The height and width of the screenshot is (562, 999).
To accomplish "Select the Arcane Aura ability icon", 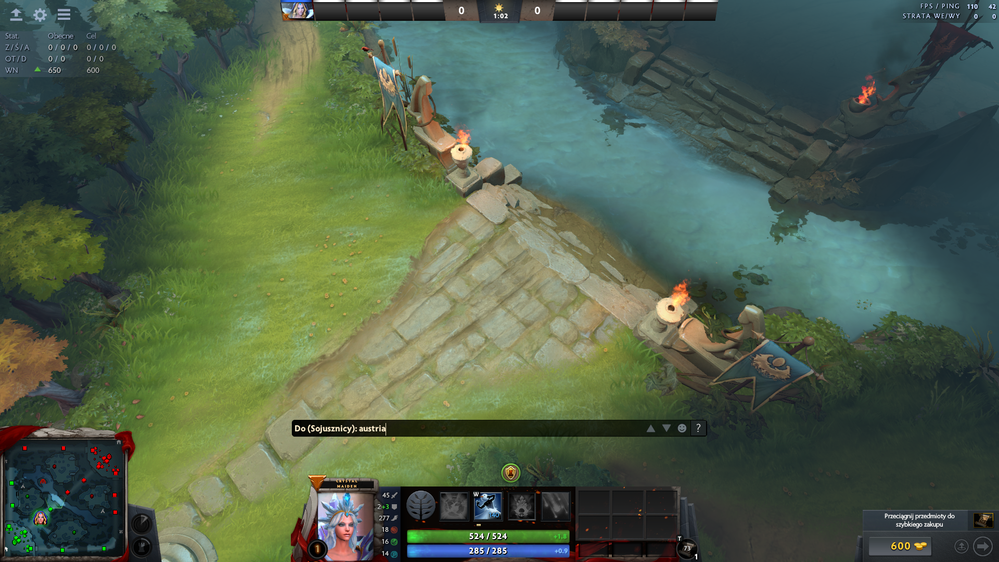I will [521, 506].
